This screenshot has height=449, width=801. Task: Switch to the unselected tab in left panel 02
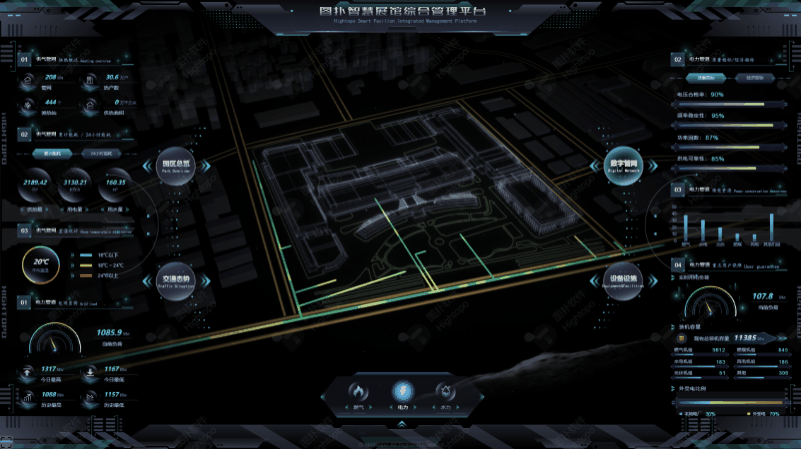(99, 154)
